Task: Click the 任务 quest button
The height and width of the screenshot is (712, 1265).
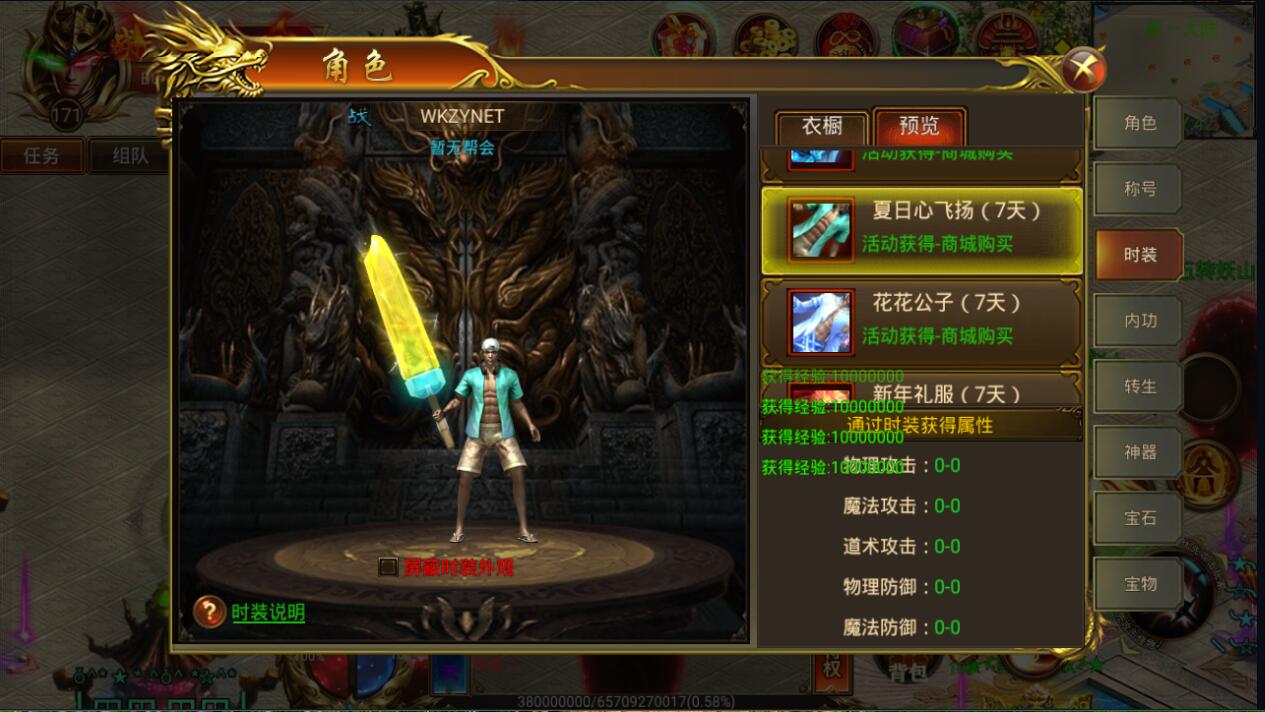Action: [x=42, y=156]
